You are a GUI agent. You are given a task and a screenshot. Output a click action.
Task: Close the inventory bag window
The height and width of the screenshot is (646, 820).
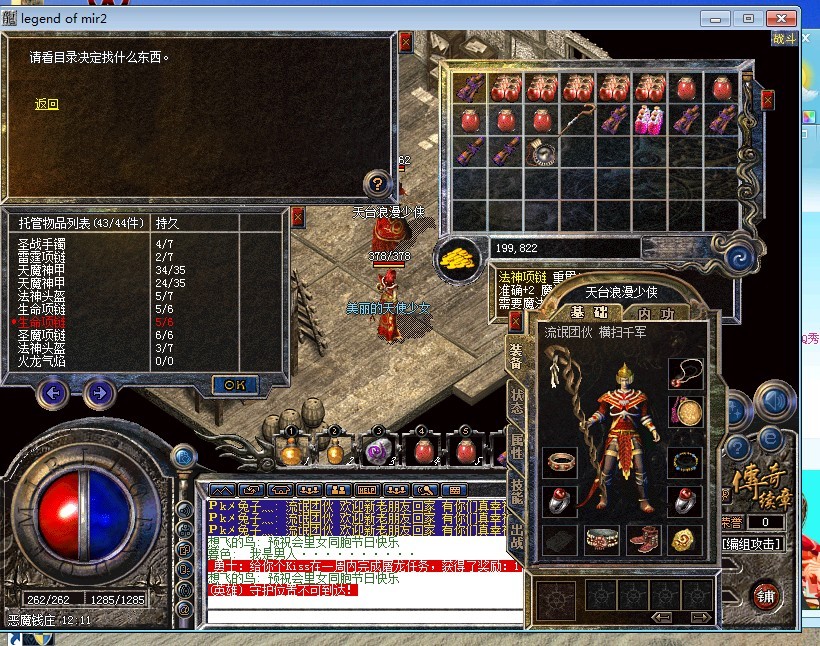(x=767, y=100)
